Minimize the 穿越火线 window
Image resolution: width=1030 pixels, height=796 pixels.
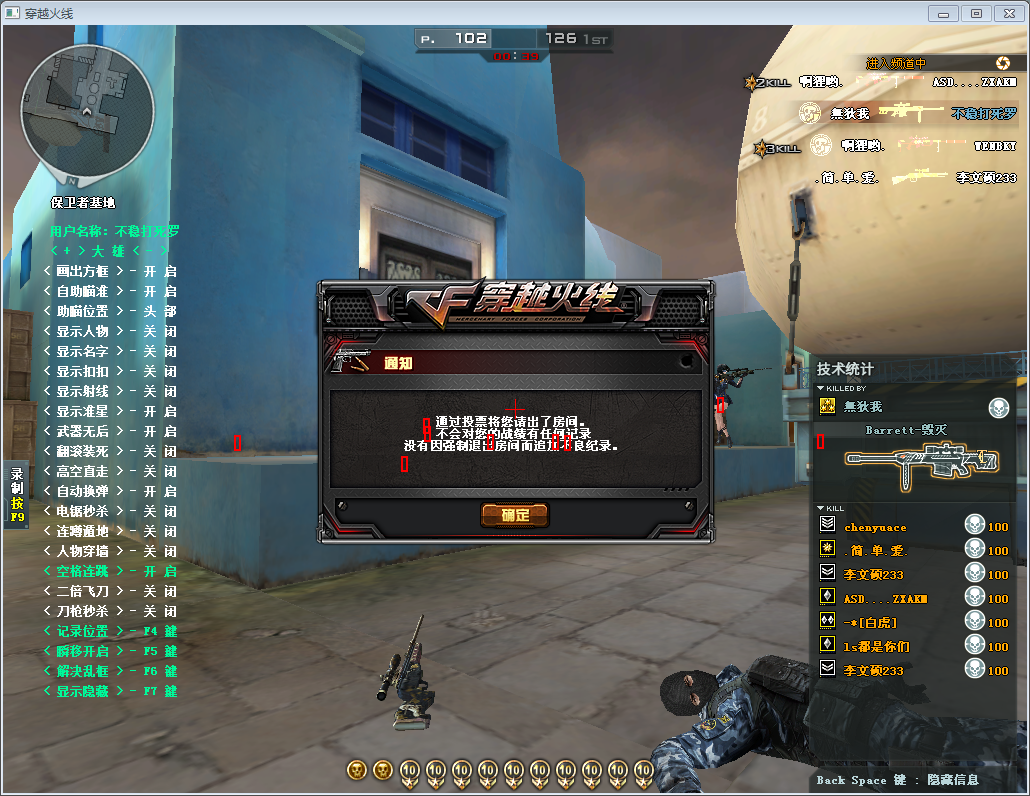click(x=944, y=13)
